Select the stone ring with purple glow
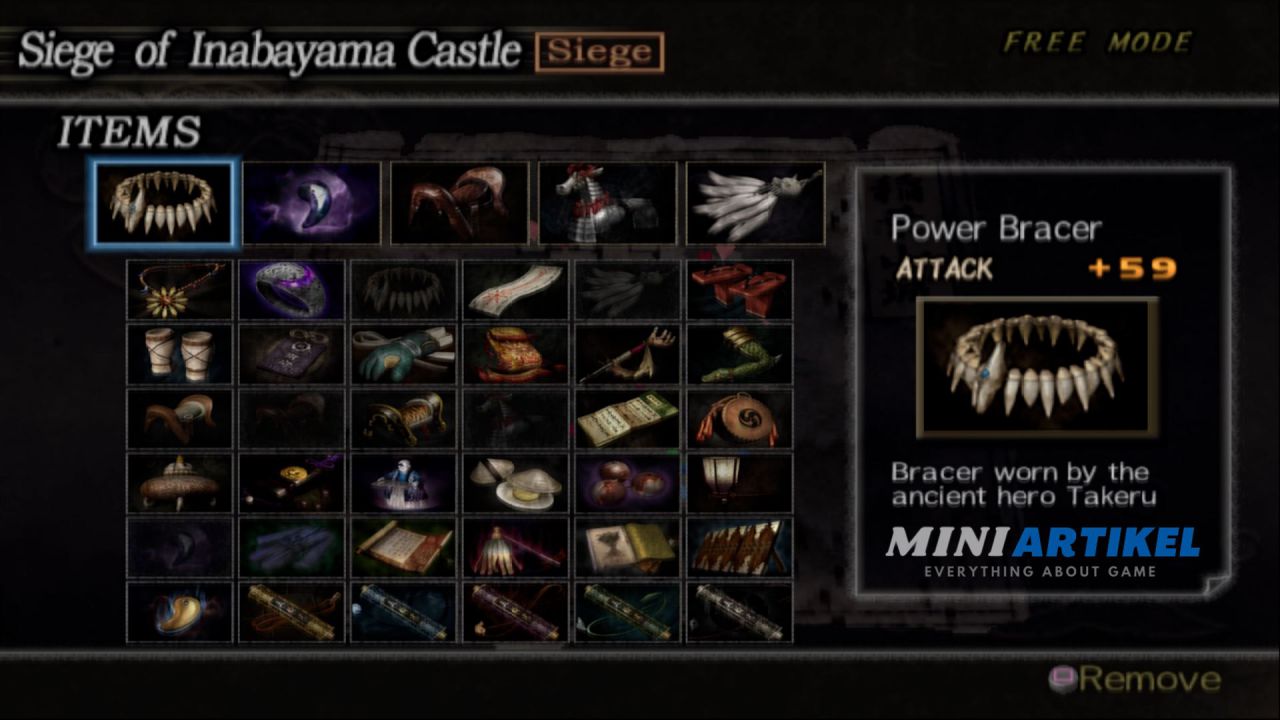1280x720 pixels. 290,290
